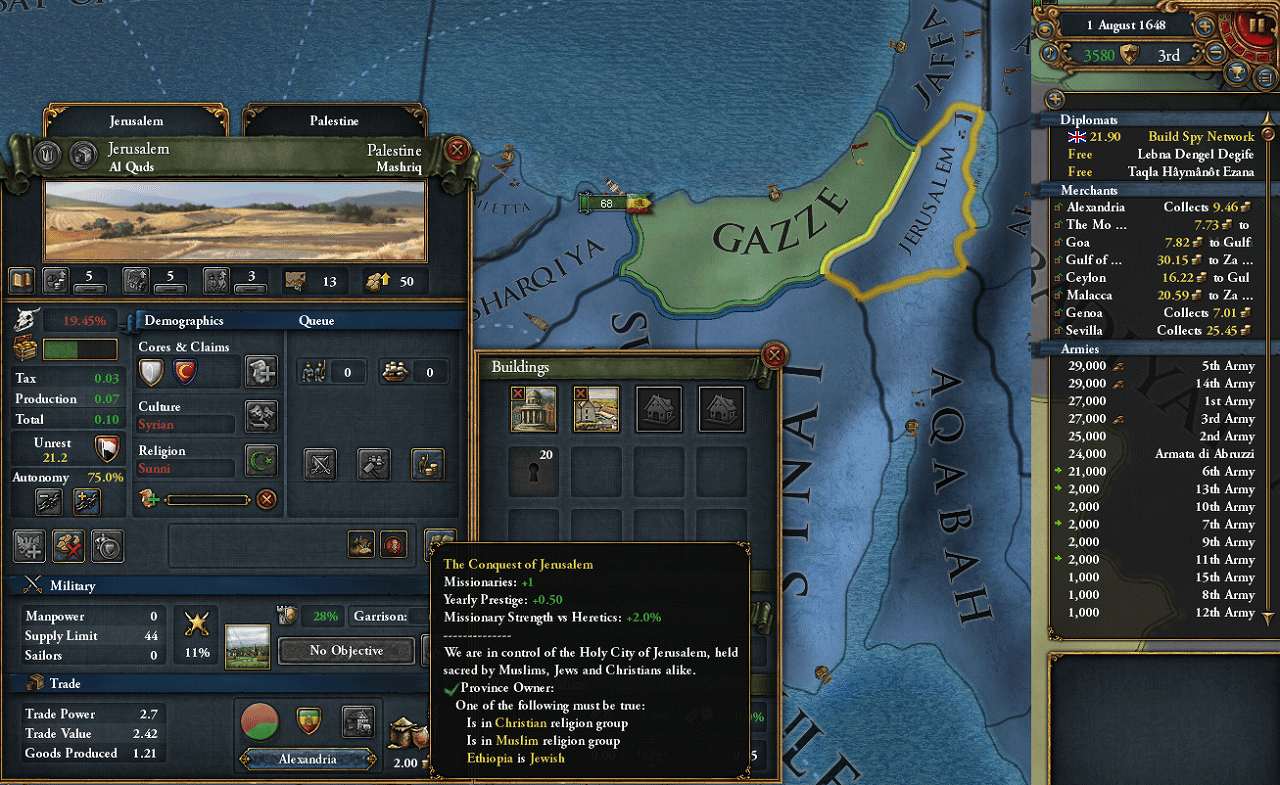This screenshot has width=1280, height=785.
Task: Click the change culture button beside Syrian
Action: click(261, 416)
